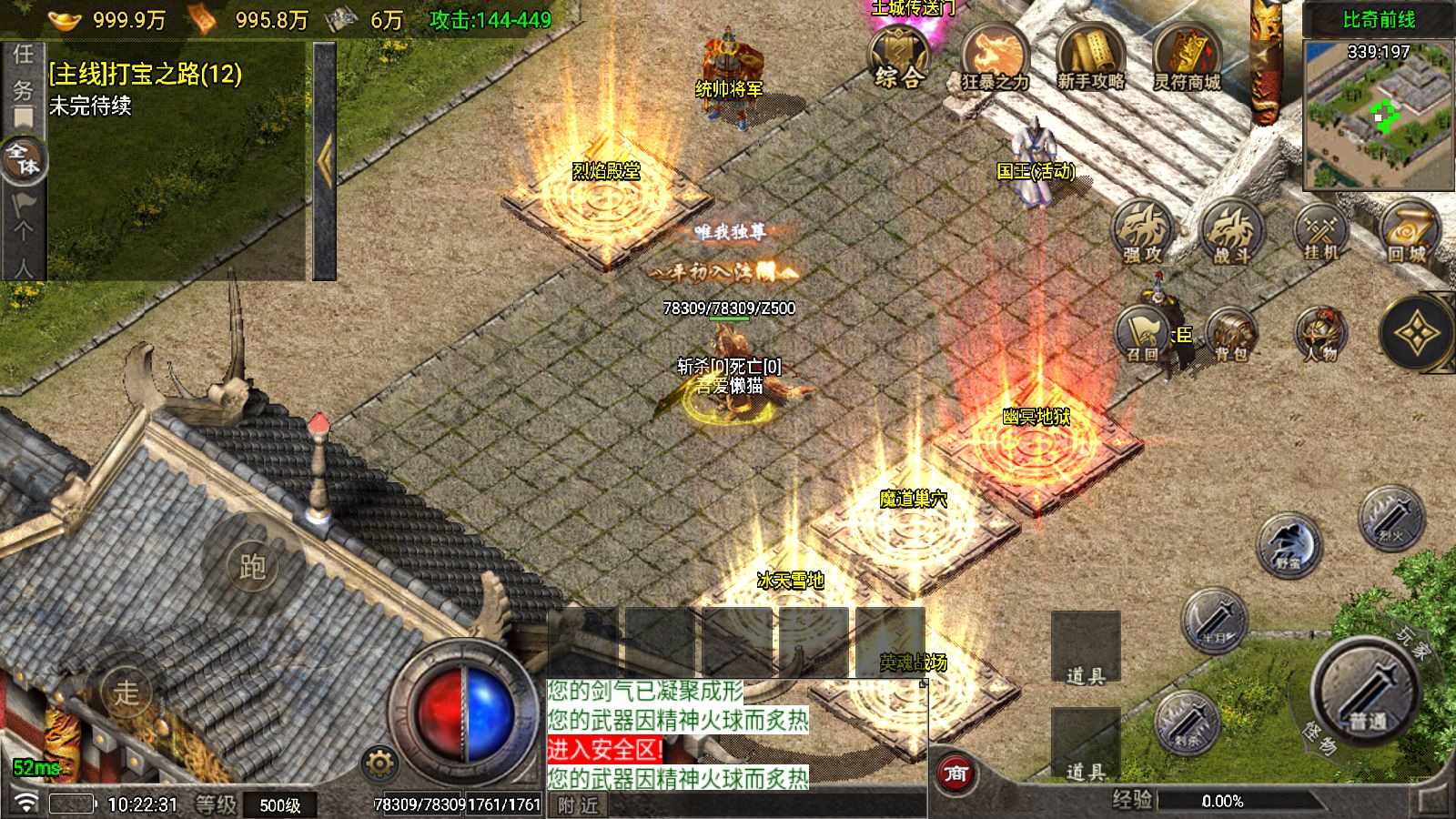Open the 新手攻略 beginner guide

(1090, 58)
